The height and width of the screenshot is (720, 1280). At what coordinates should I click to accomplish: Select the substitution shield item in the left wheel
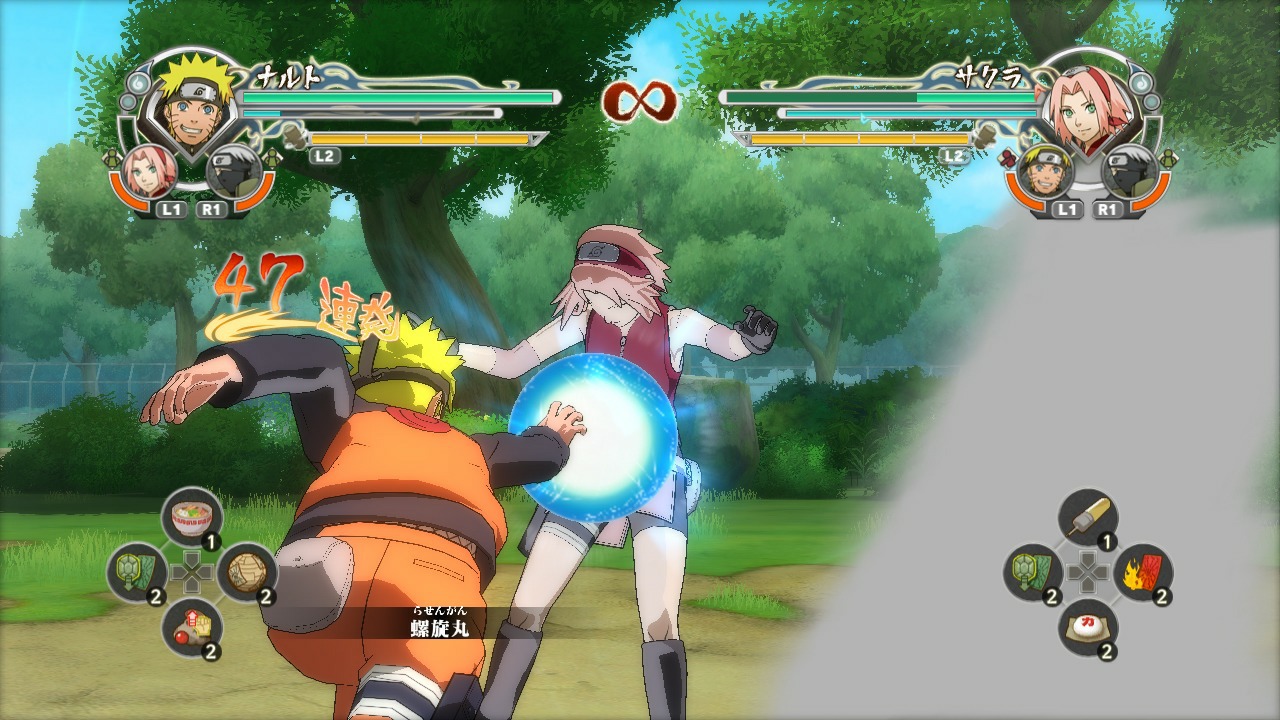pyautogui.click(x=132, y=570)
